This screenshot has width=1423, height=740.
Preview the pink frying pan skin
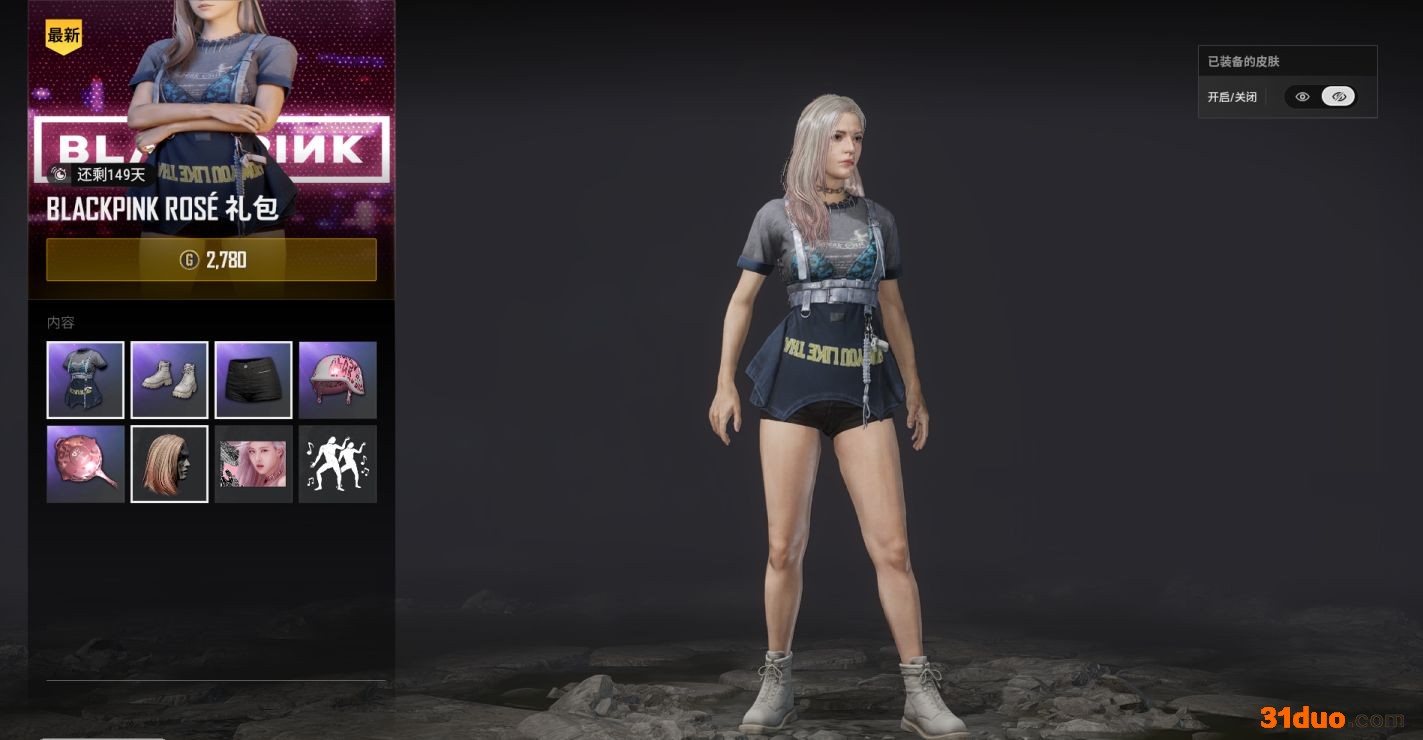[x=86, y=464]
